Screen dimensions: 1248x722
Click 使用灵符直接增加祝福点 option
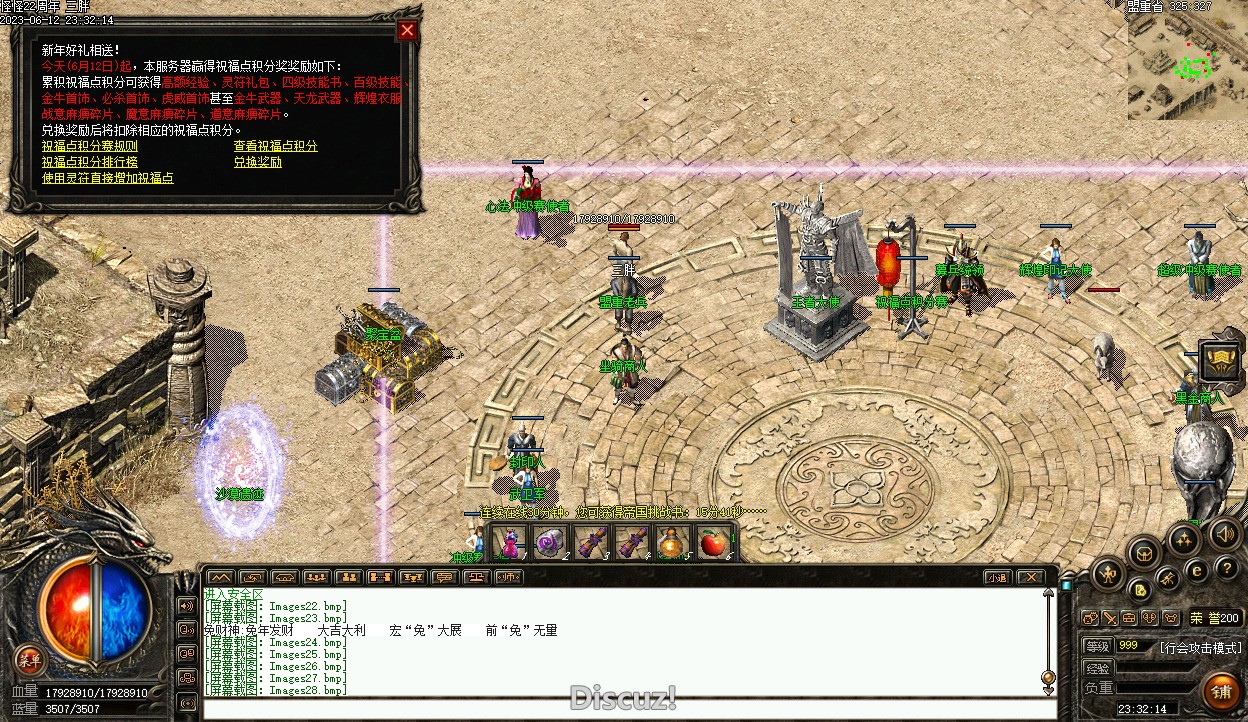107,178
